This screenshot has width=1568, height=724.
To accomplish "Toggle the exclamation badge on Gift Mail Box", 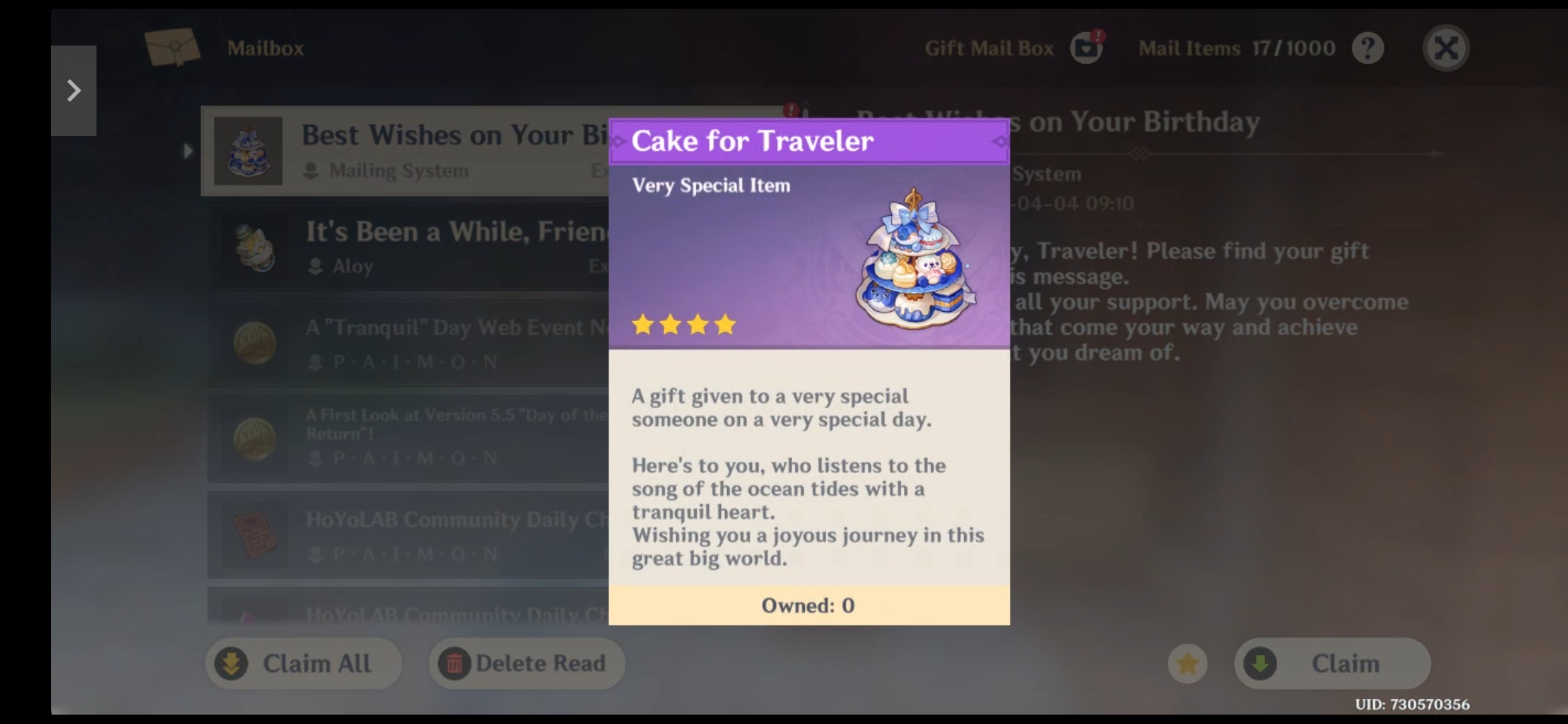I will click(1100, 37).
